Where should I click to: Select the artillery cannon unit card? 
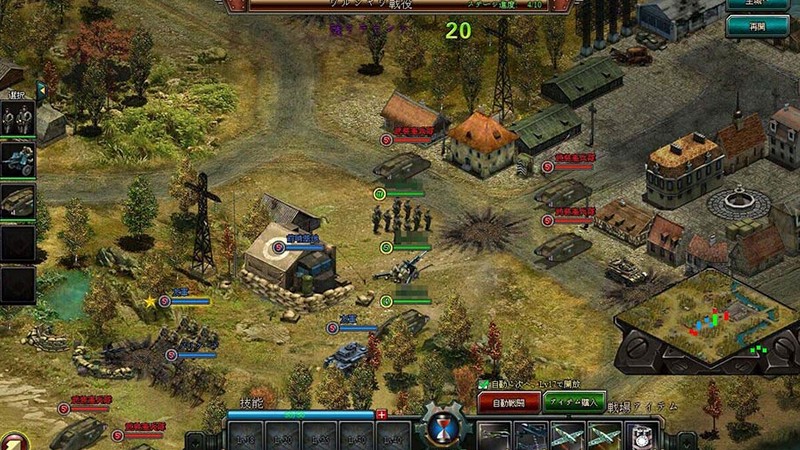[18, 160]
